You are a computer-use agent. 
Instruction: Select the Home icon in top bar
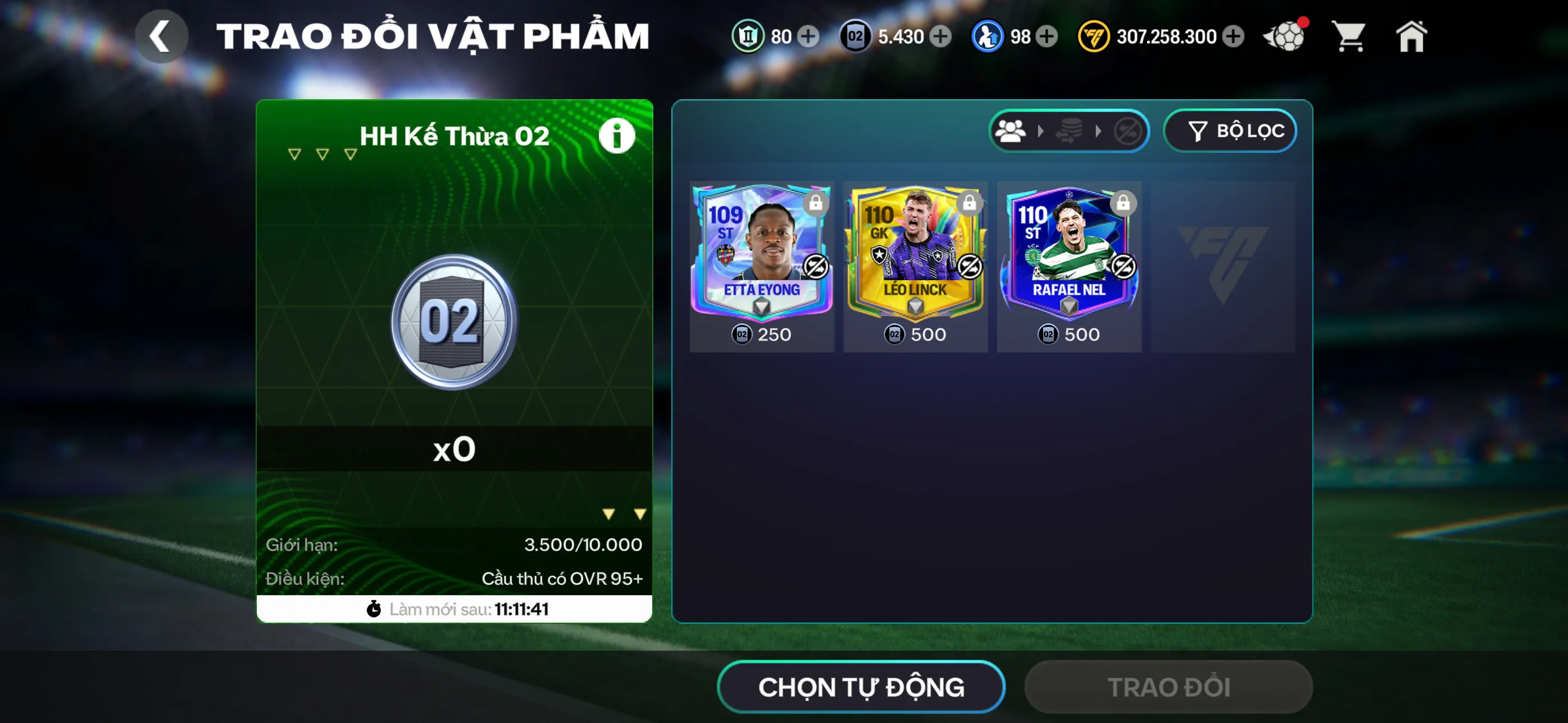click(x=1412, y=36)
